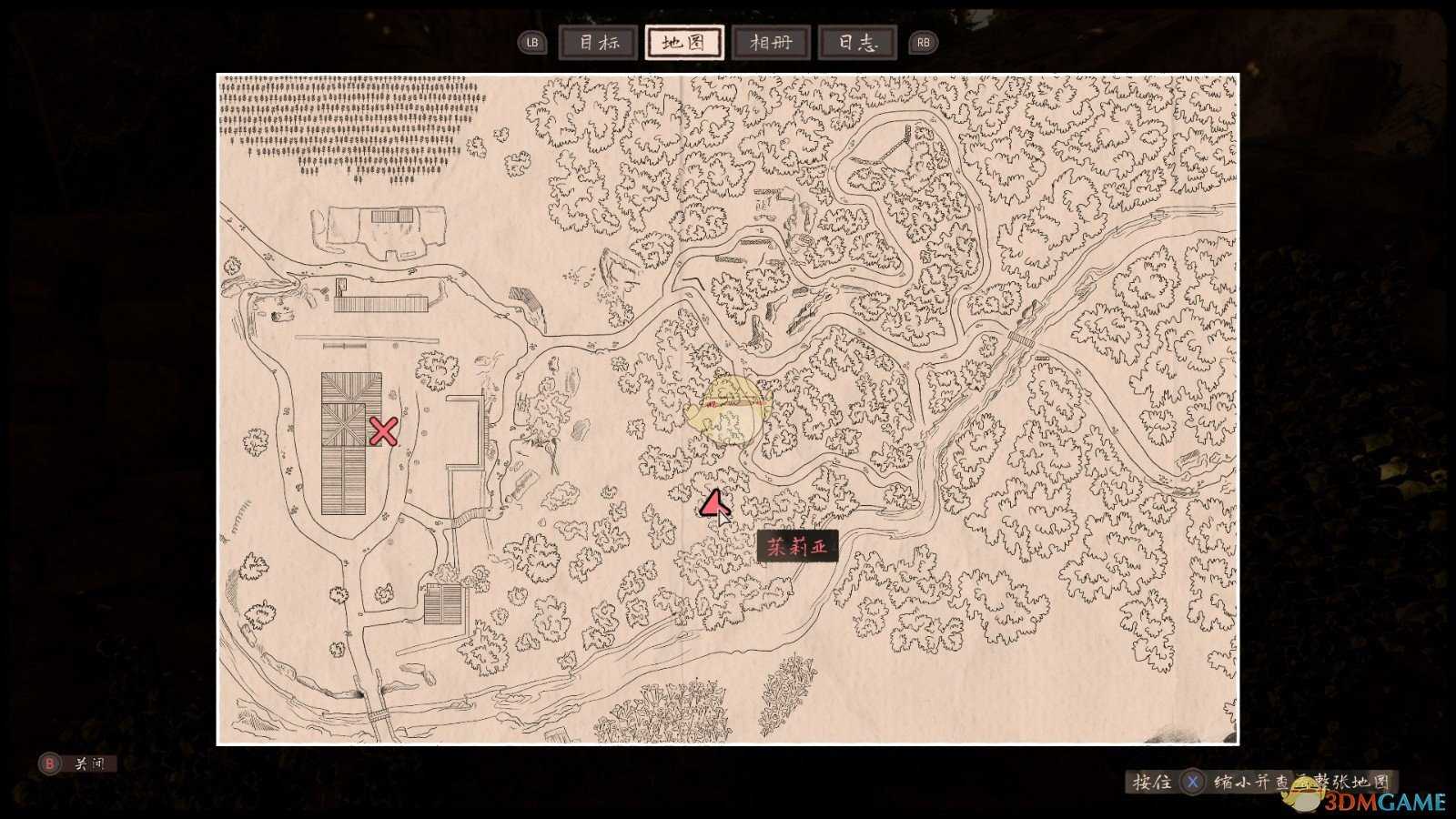Click the red X map marker
Image resolution: width=1456 pixels, height=819 pixels.
(x=383, y=431)
